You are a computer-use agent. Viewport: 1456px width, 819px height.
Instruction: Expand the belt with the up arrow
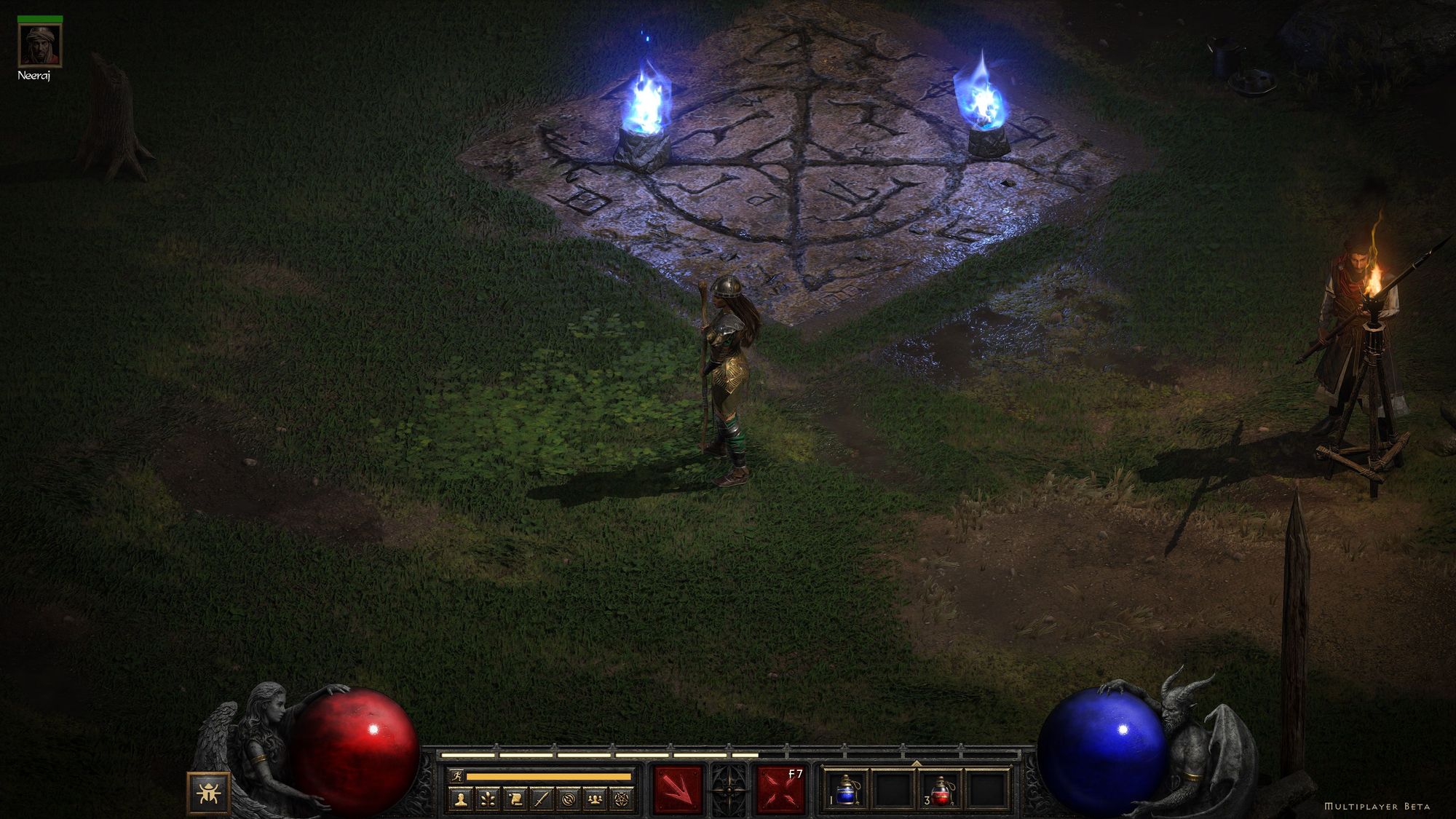917,764
